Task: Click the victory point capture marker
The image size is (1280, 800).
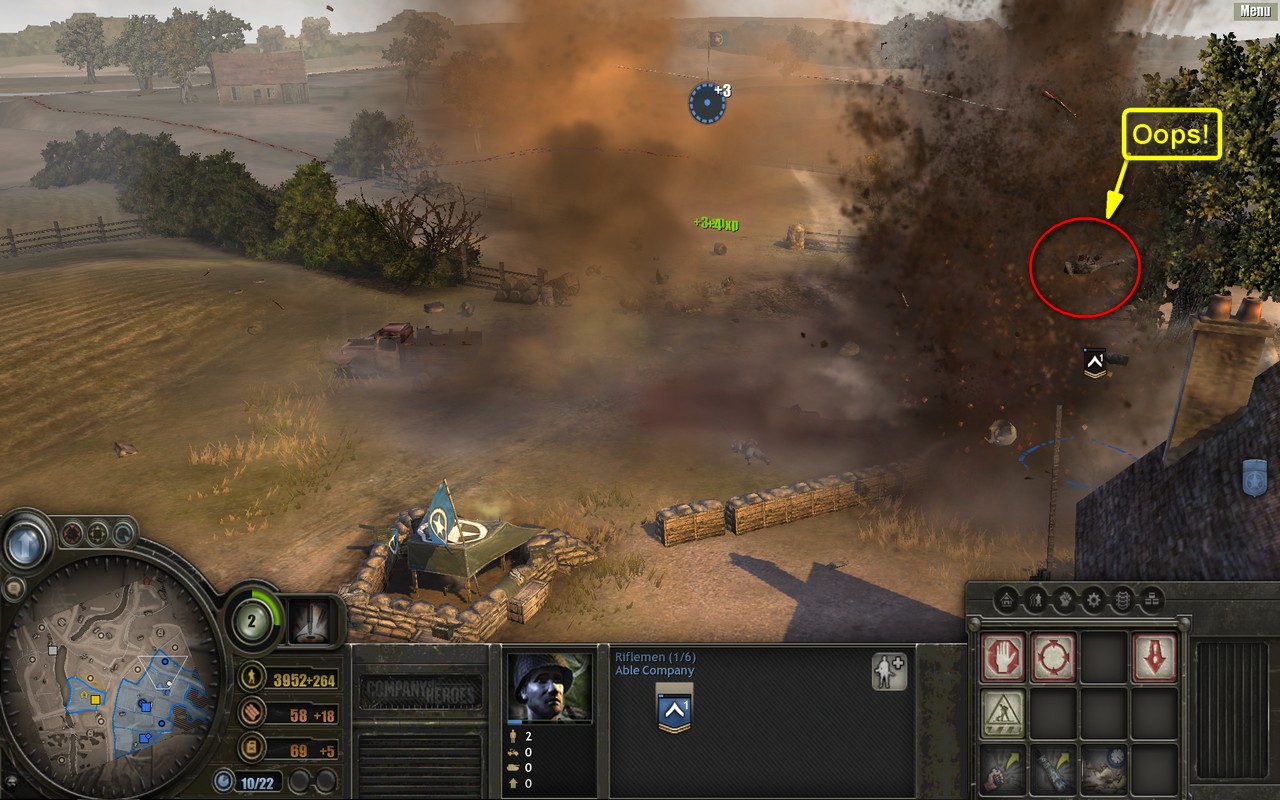Action: [707, 101]
